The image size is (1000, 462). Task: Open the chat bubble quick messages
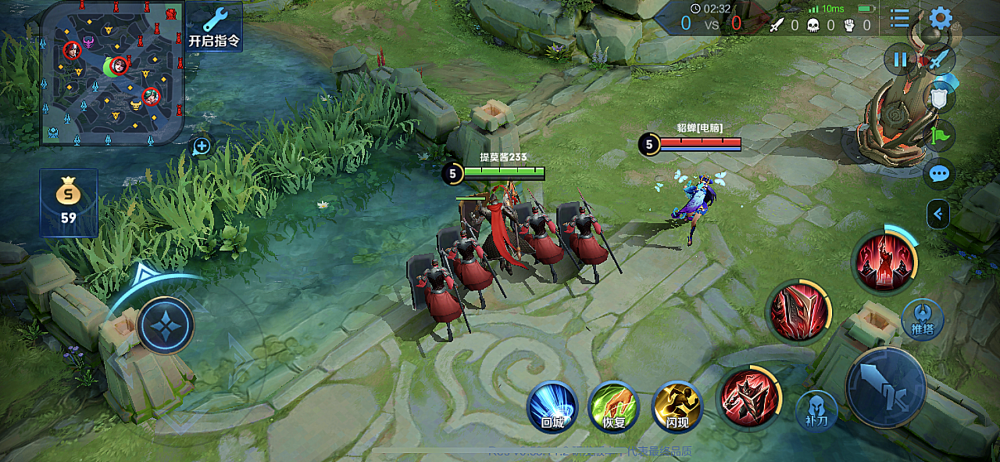pos(939,174)
